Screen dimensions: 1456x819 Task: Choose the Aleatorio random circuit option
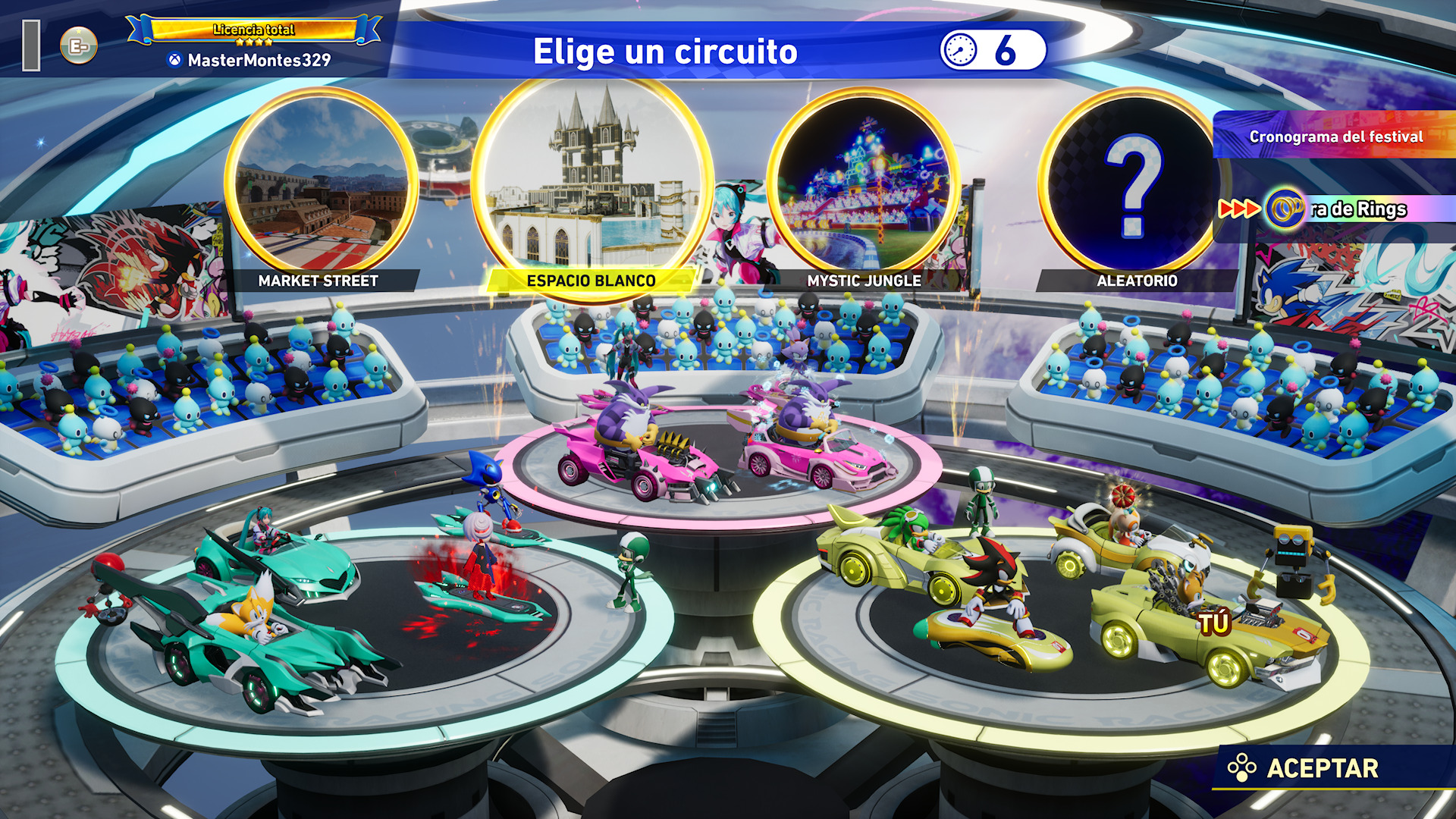pos(1133,186)
